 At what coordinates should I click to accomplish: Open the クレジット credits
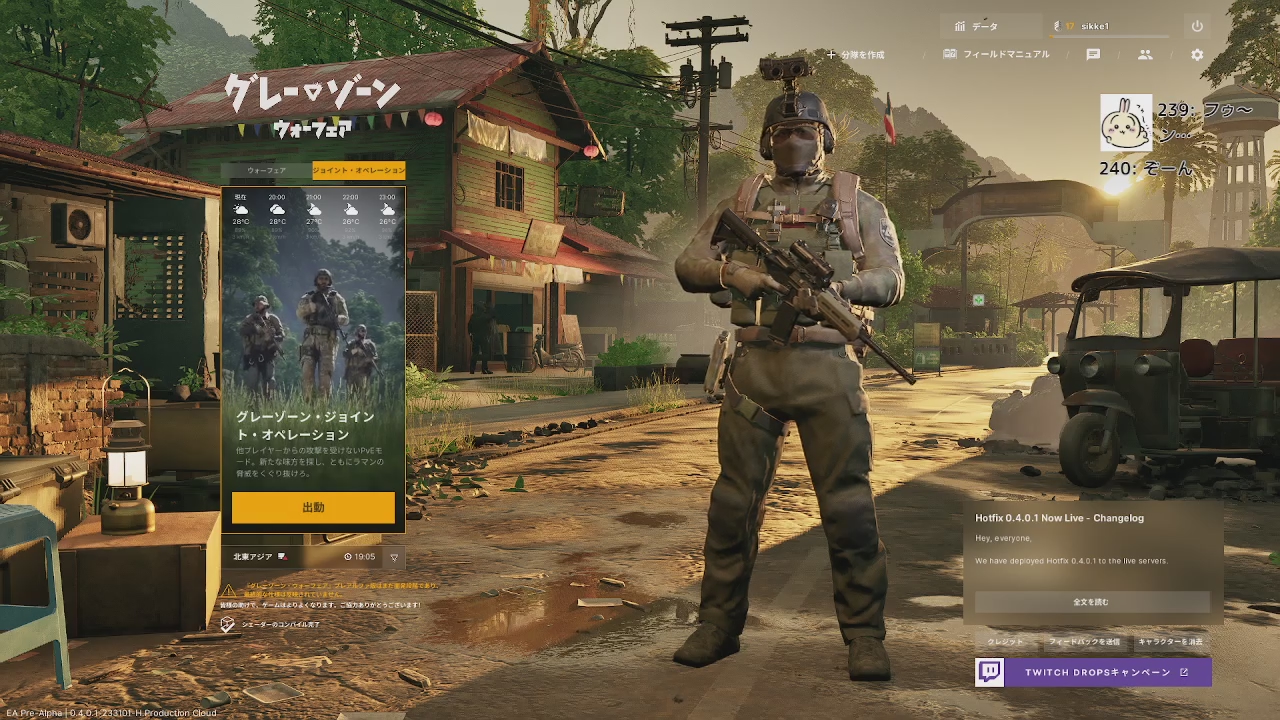pos(1005,641)
